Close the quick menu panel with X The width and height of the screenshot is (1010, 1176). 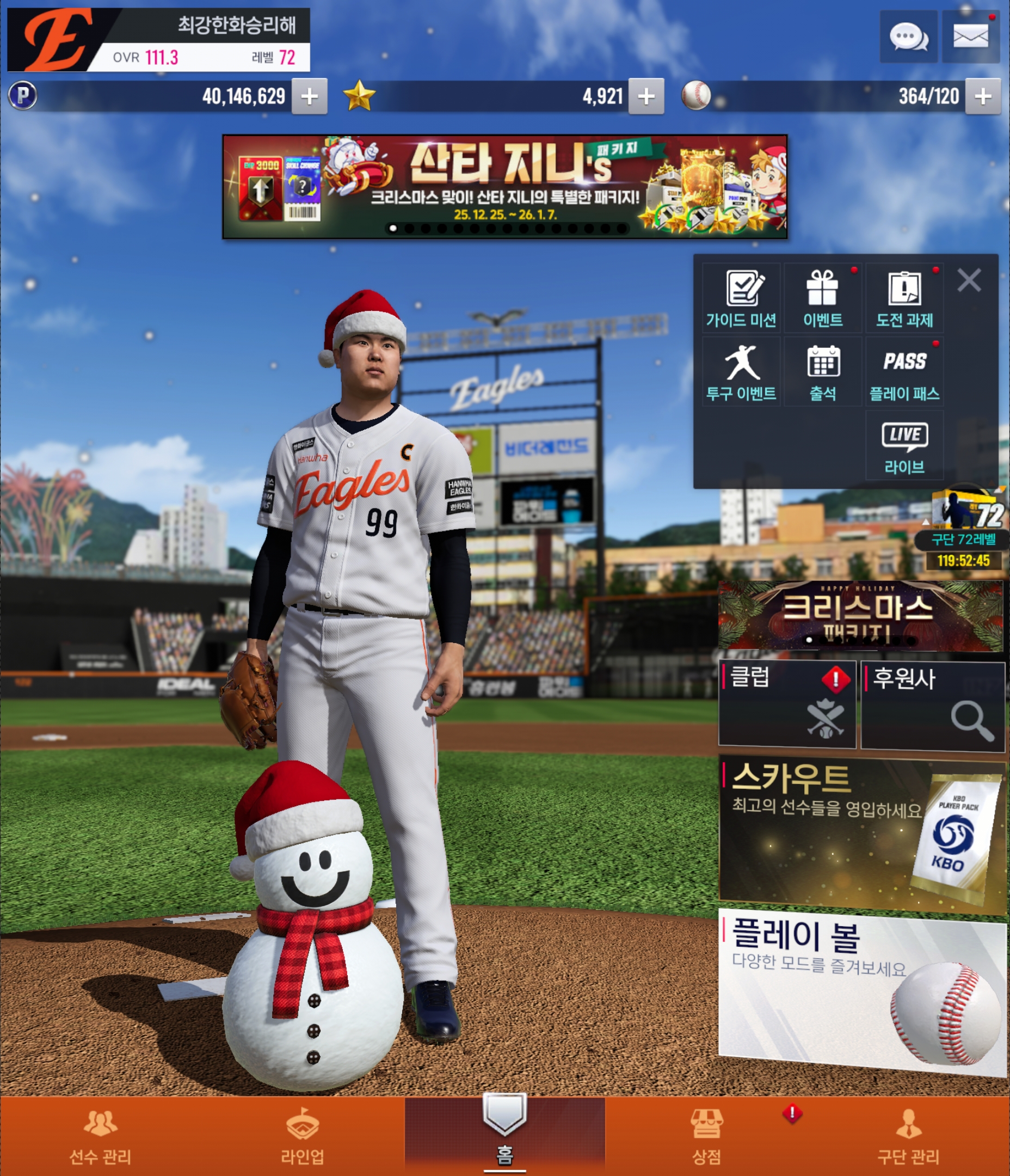point(969,280)
